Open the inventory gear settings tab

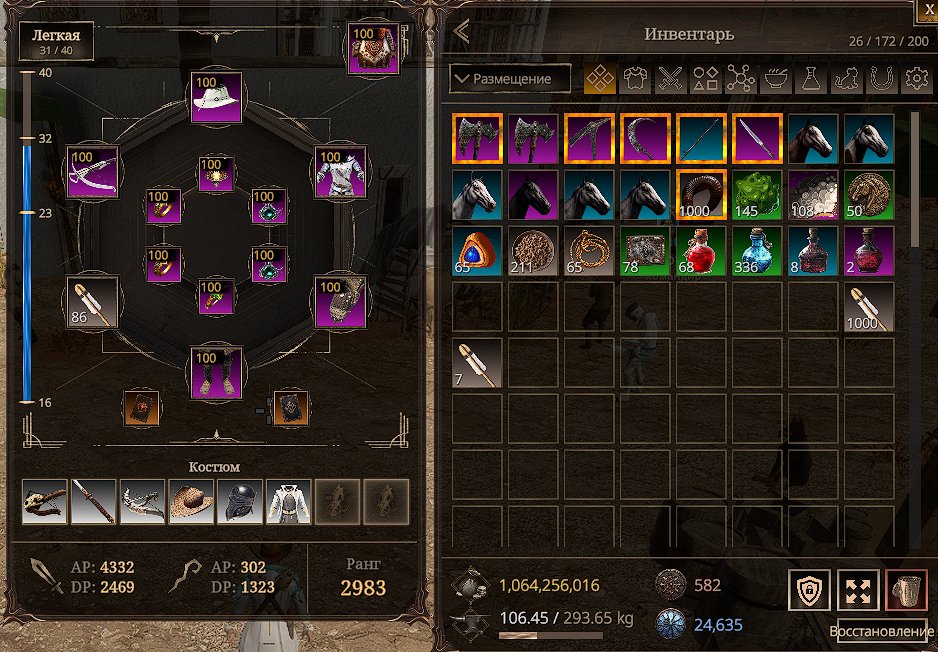tap(915, 79)
